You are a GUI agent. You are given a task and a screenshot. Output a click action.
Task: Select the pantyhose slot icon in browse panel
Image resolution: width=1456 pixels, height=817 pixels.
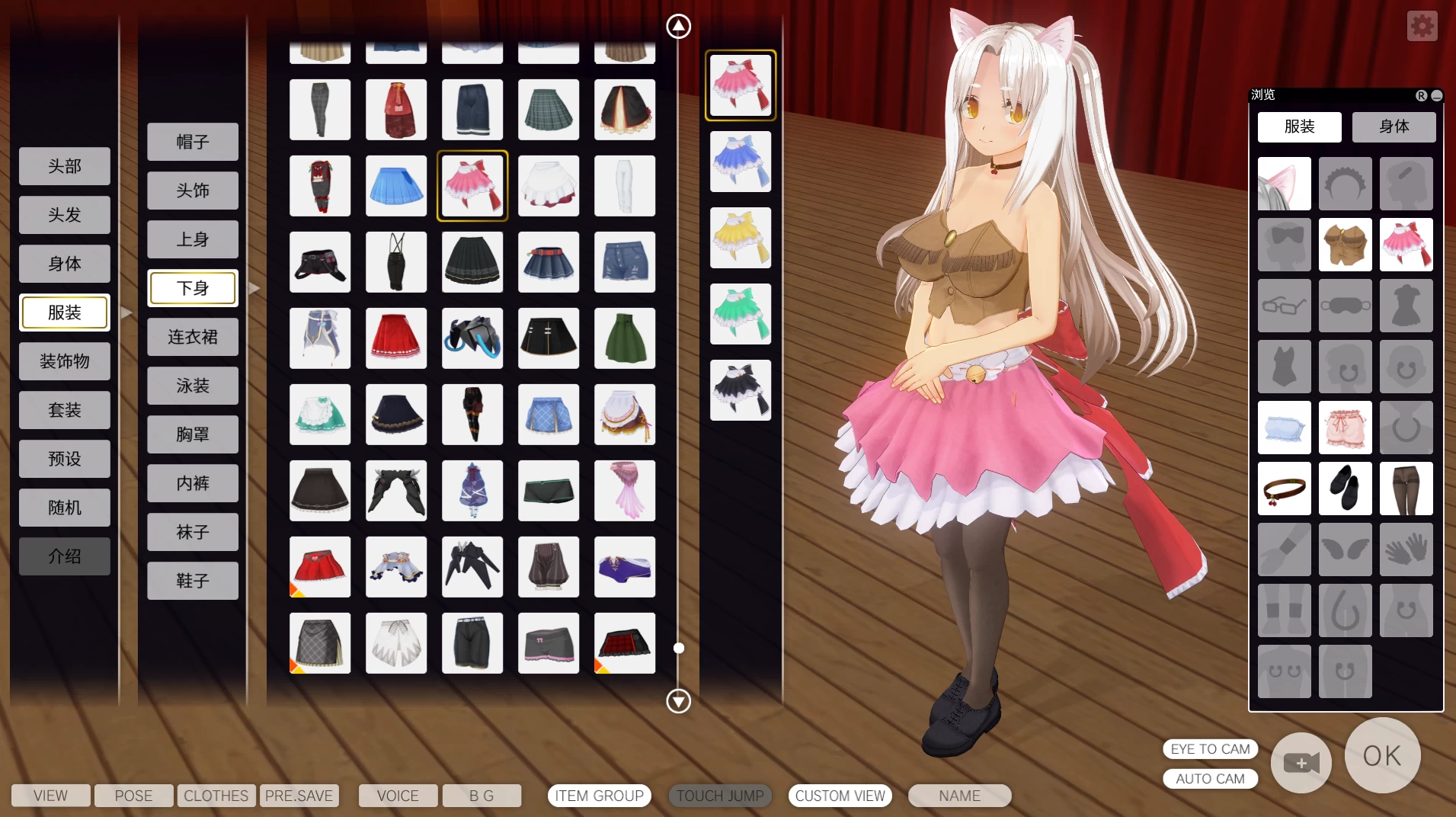click(x=1406, y=489)
